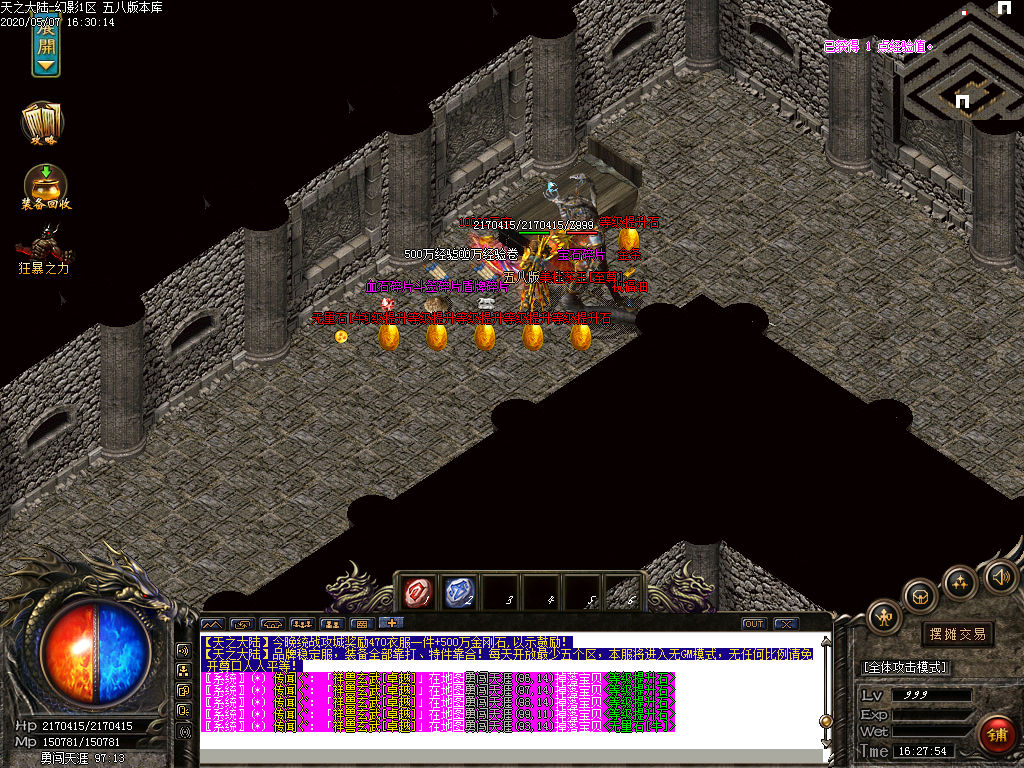Use the blue potion in hotbar slot 2

(x=458, y=594)
